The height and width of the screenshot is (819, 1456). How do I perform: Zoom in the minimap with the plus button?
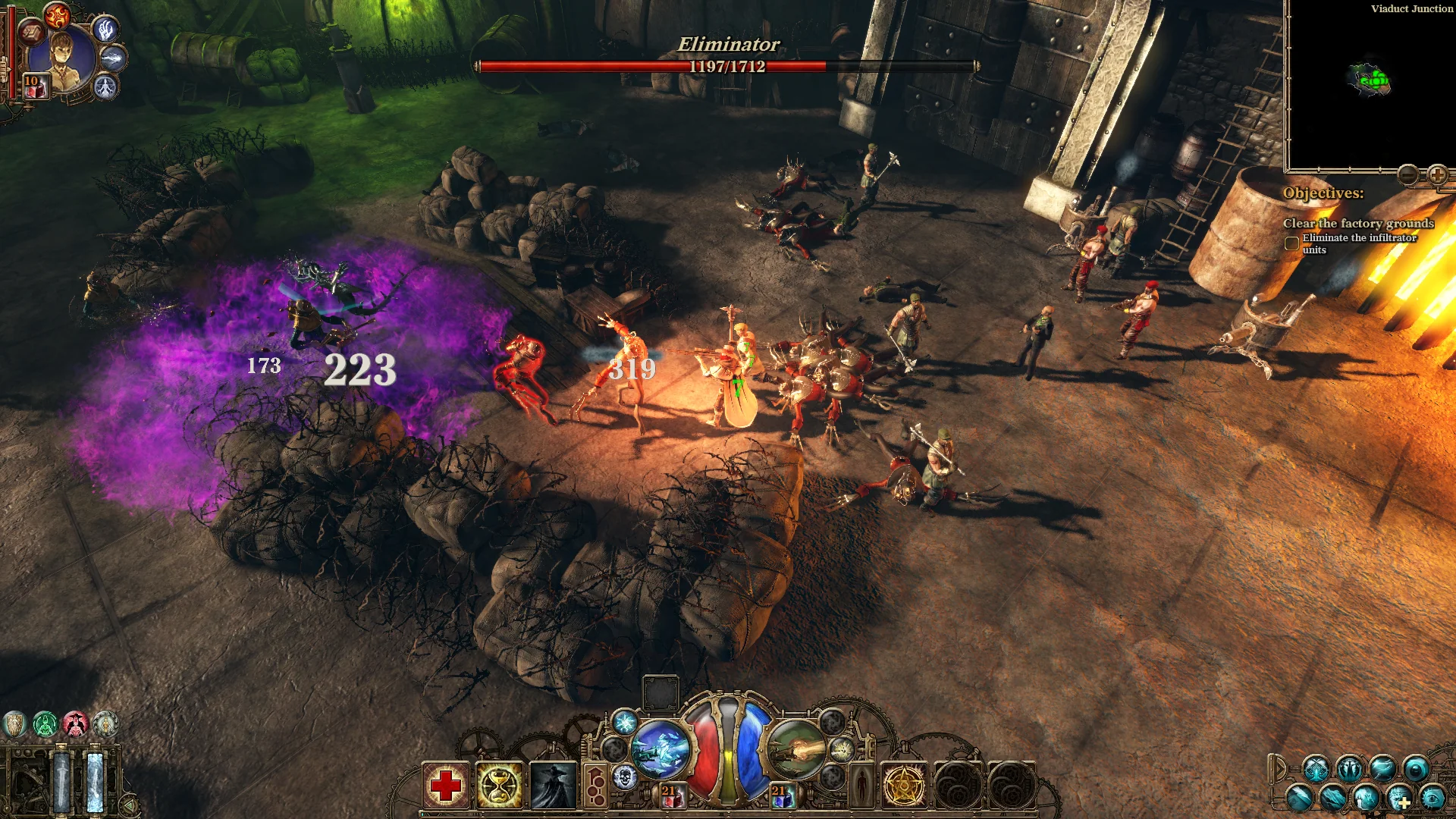point(1439,174)
